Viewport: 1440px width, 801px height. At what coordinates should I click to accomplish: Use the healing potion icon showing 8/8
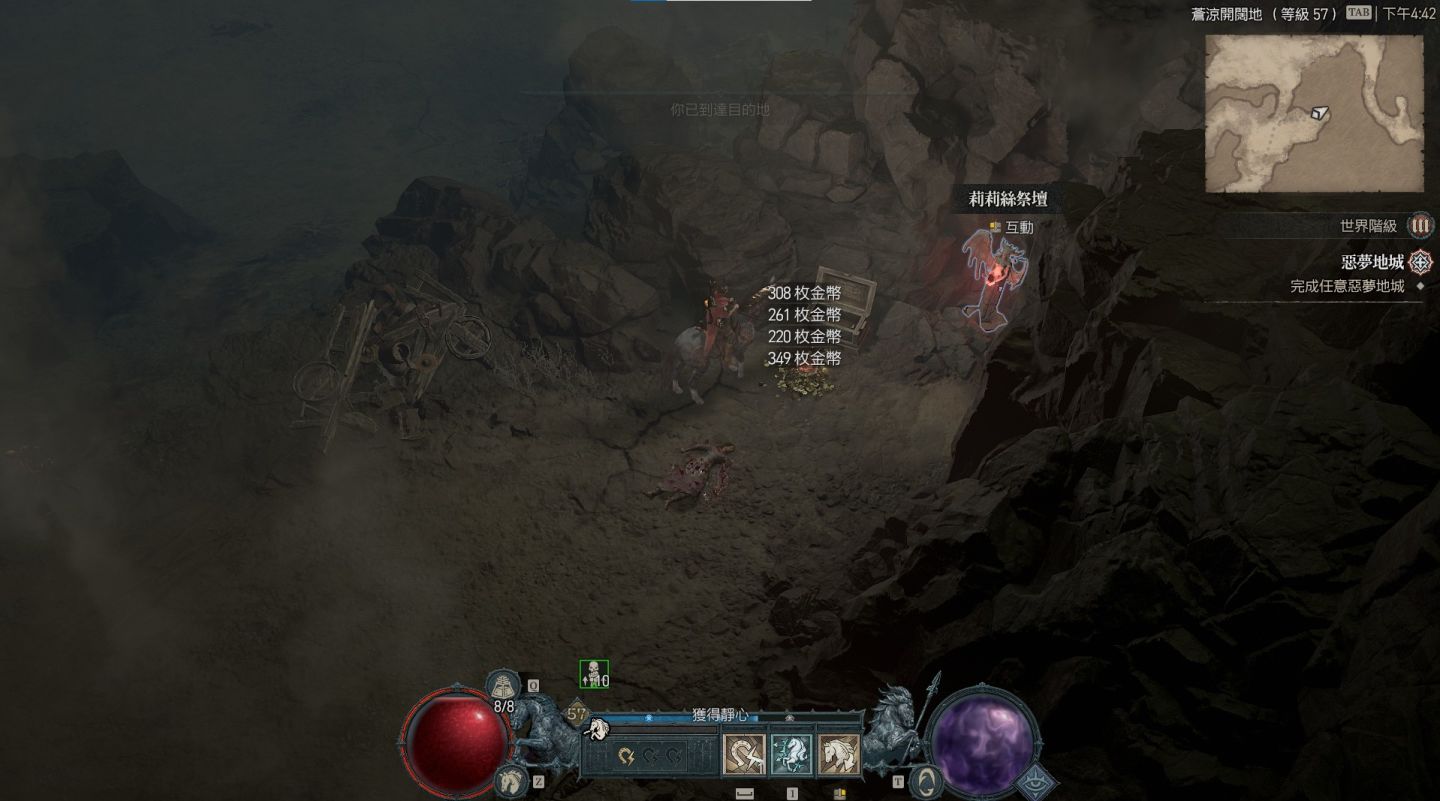(504, 686)
